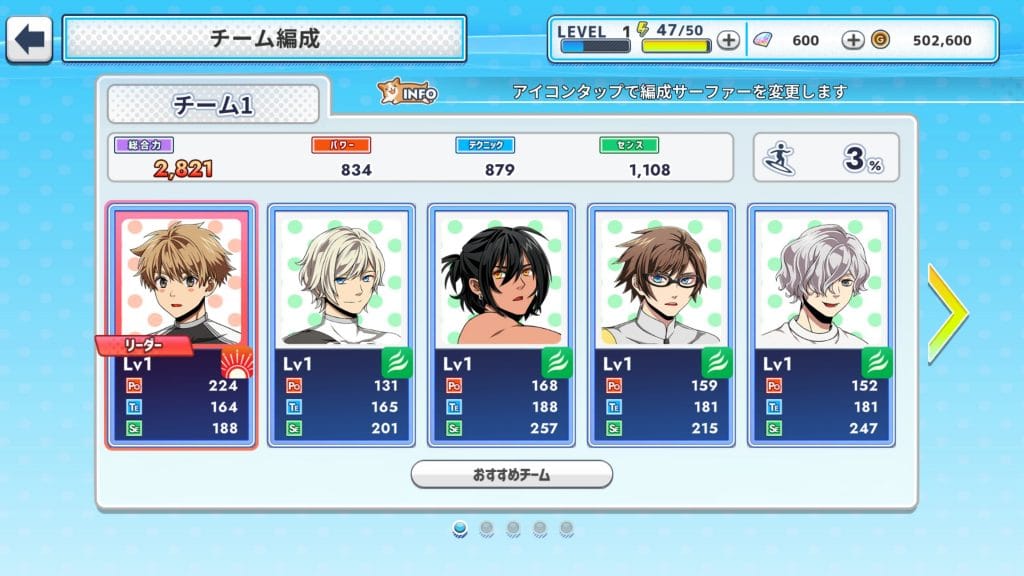Pick the surfer wearing glasses
This screenshot has height=576, width=1024.
[661, 325]
